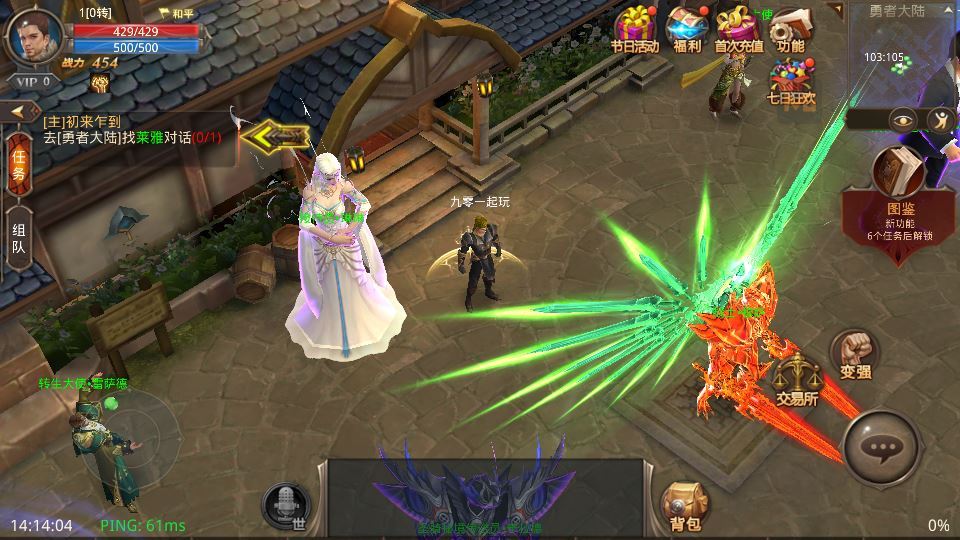This screenshot has height=540, width=960.
Task: Open the 背包 backpack inventory
Action: (685, 503)
